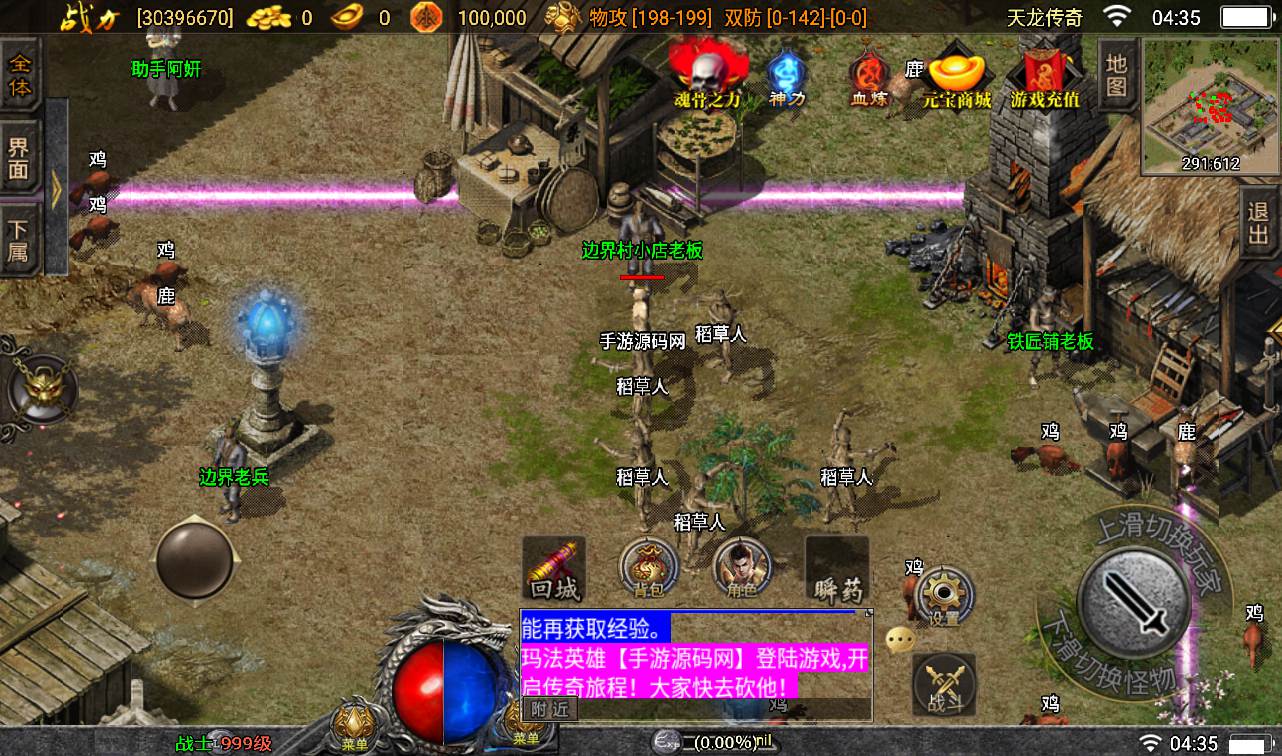Viewport: 1282px width, 756px height.
Task: Open the 背包 bag
Action: [650, 569]
